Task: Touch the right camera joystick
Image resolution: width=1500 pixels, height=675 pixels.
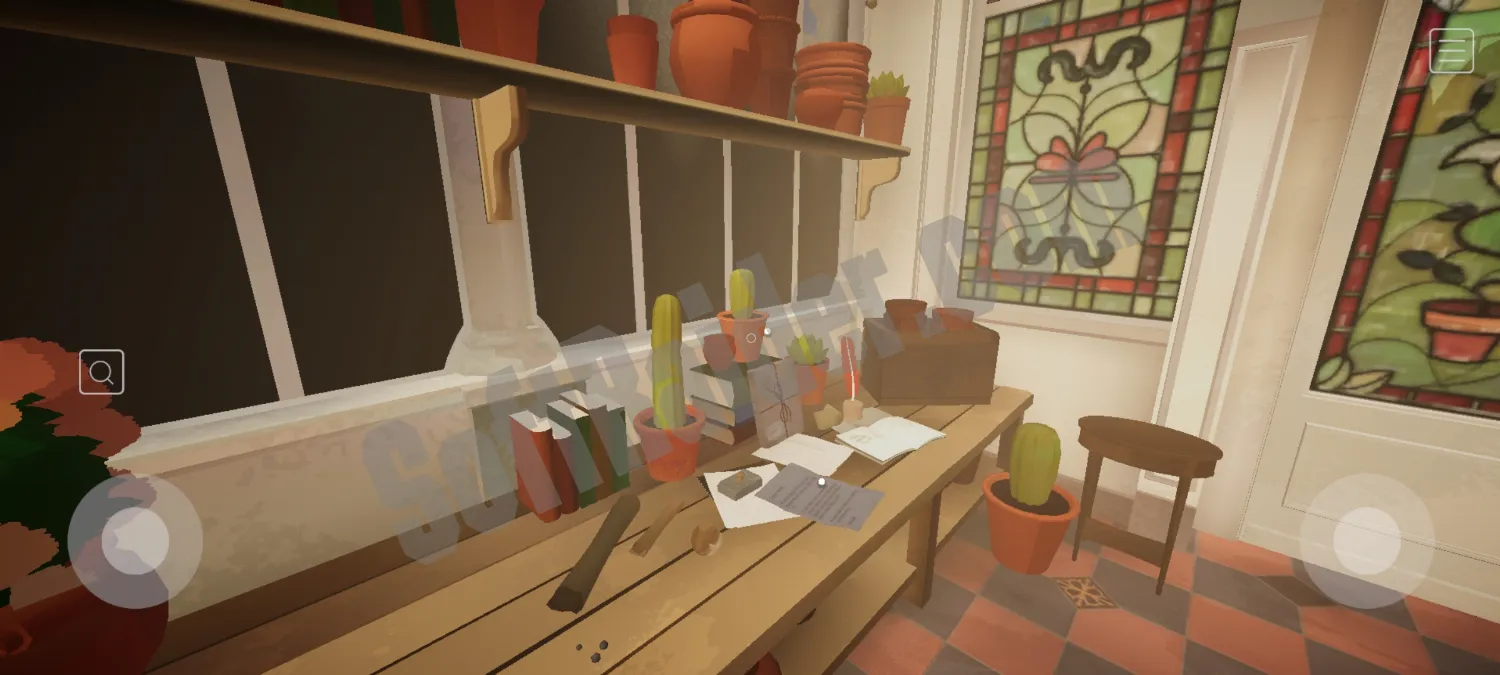Action: pyautogui.click(x=1366, y=541)
